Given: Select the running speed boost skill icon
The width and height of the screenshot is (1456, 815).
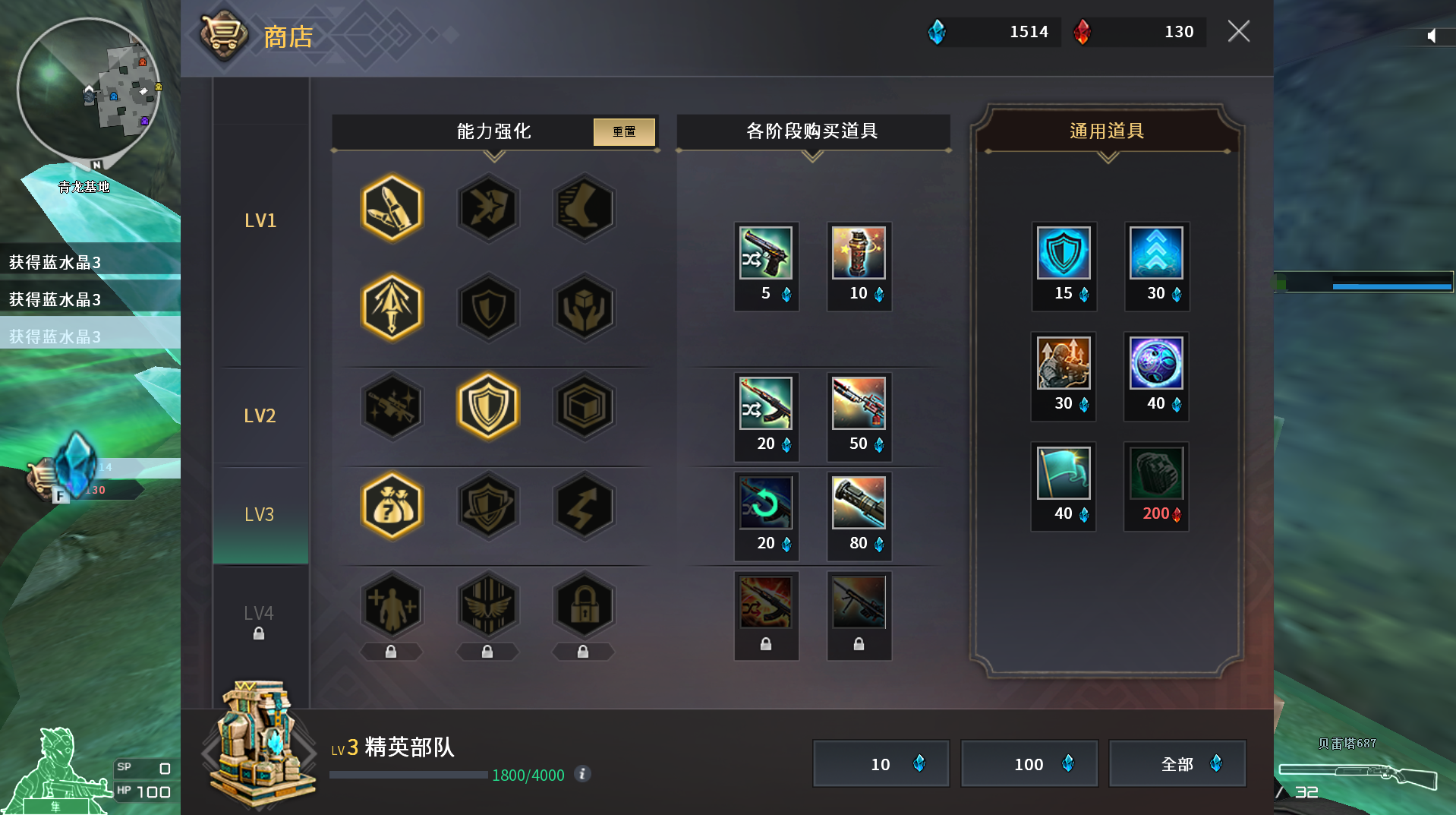Looking at the screenshot, I should pyautogui.click(x=584, y=208).
